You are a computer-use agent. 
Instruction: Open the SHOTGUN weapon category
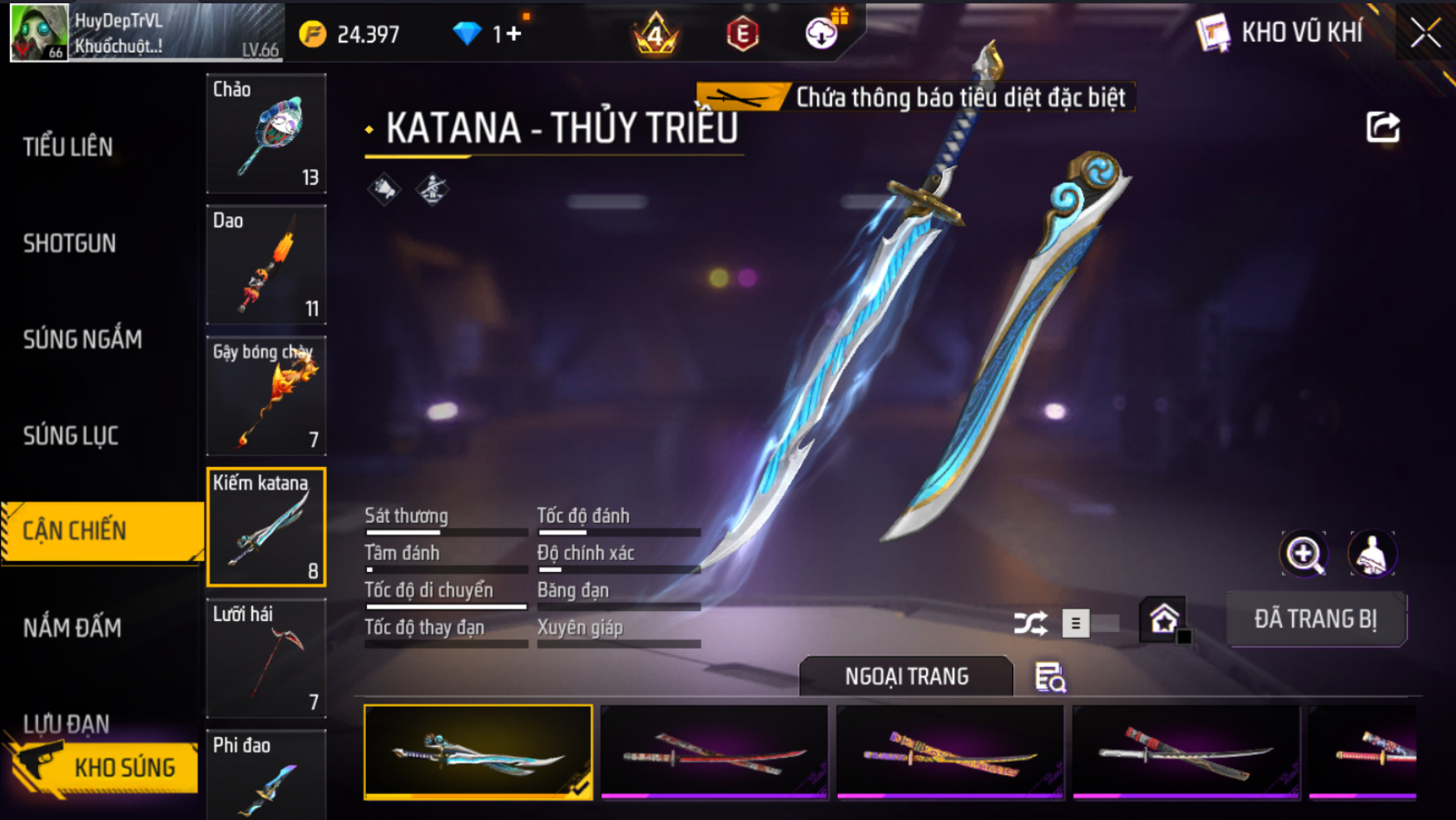pos(70,244)
